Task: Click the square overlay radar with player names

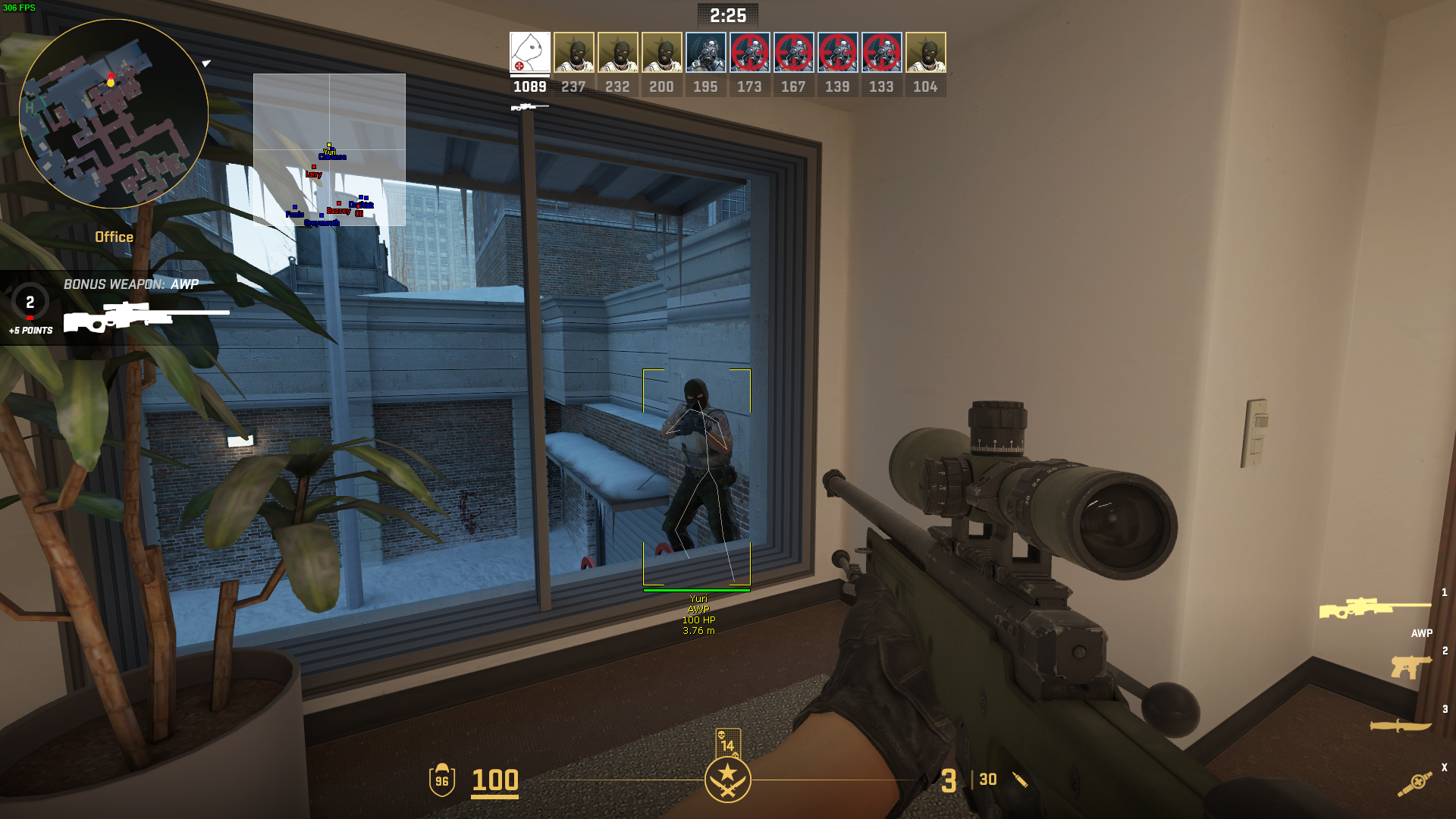Action: [329, 149]
